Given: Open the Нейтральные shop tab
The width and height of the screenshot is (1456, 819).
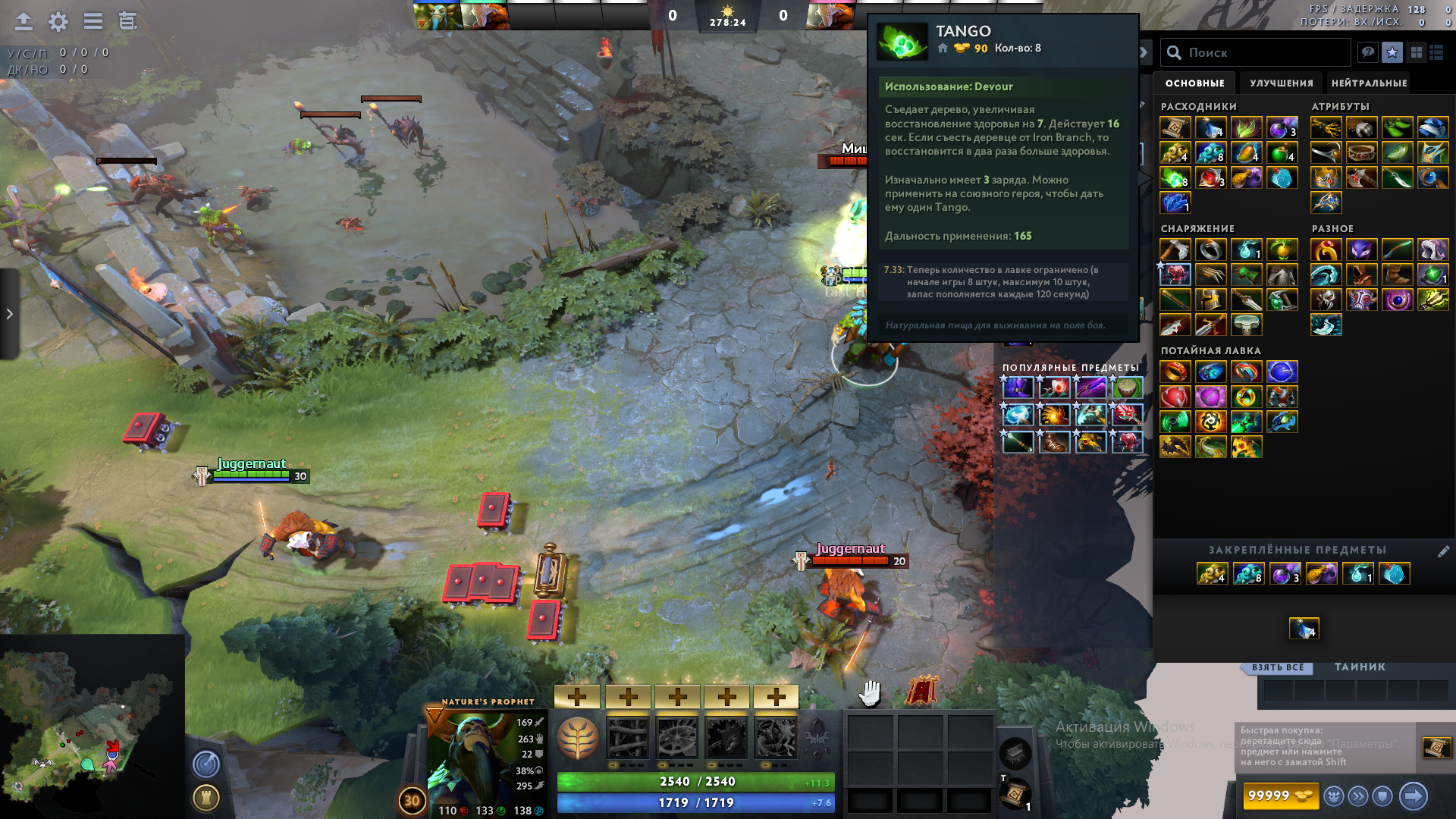Looking at the screenshot, I should point(1369,83).
